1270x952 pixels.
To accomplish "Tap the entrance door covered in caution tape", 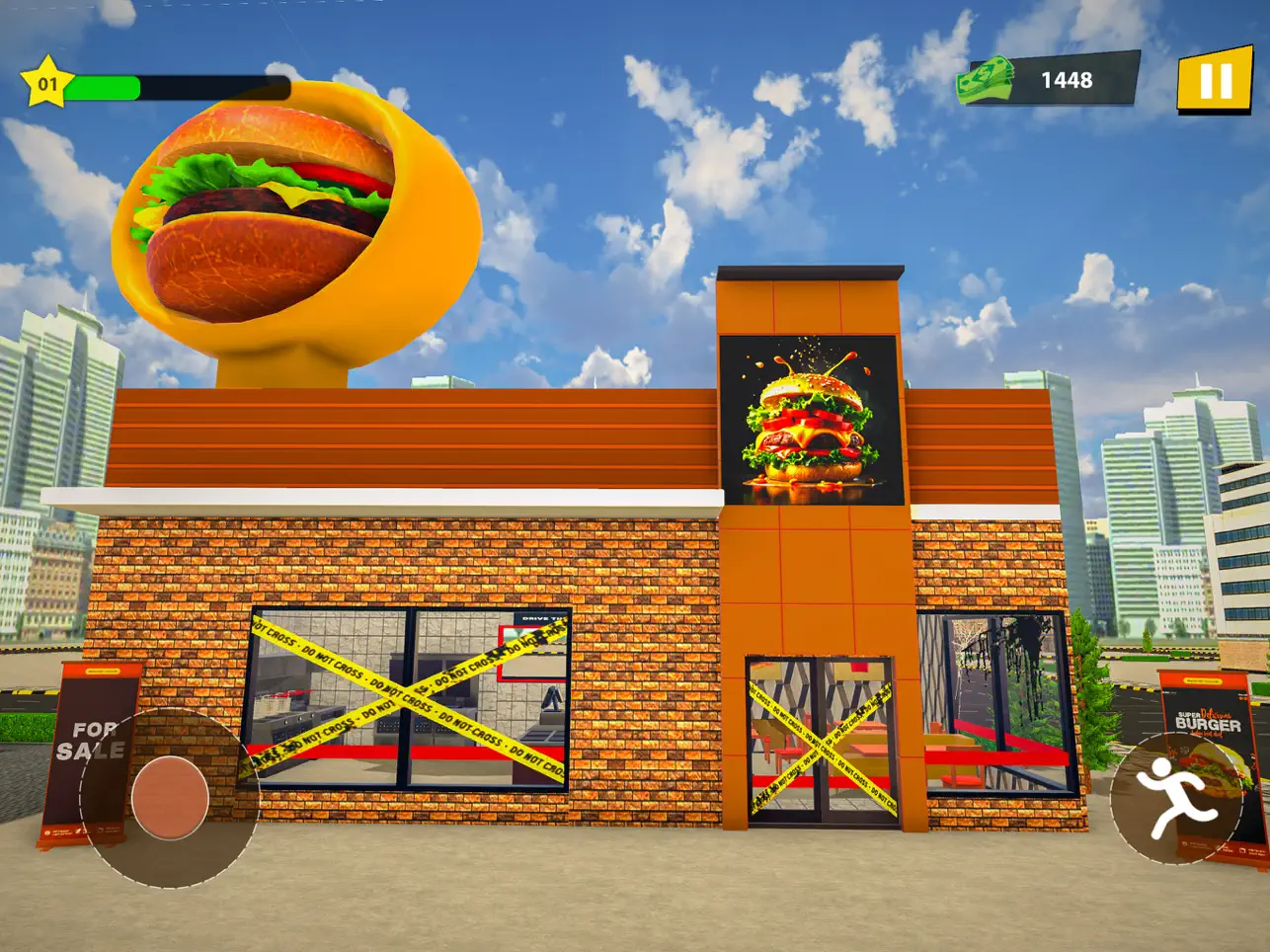I will pos(825,746).
